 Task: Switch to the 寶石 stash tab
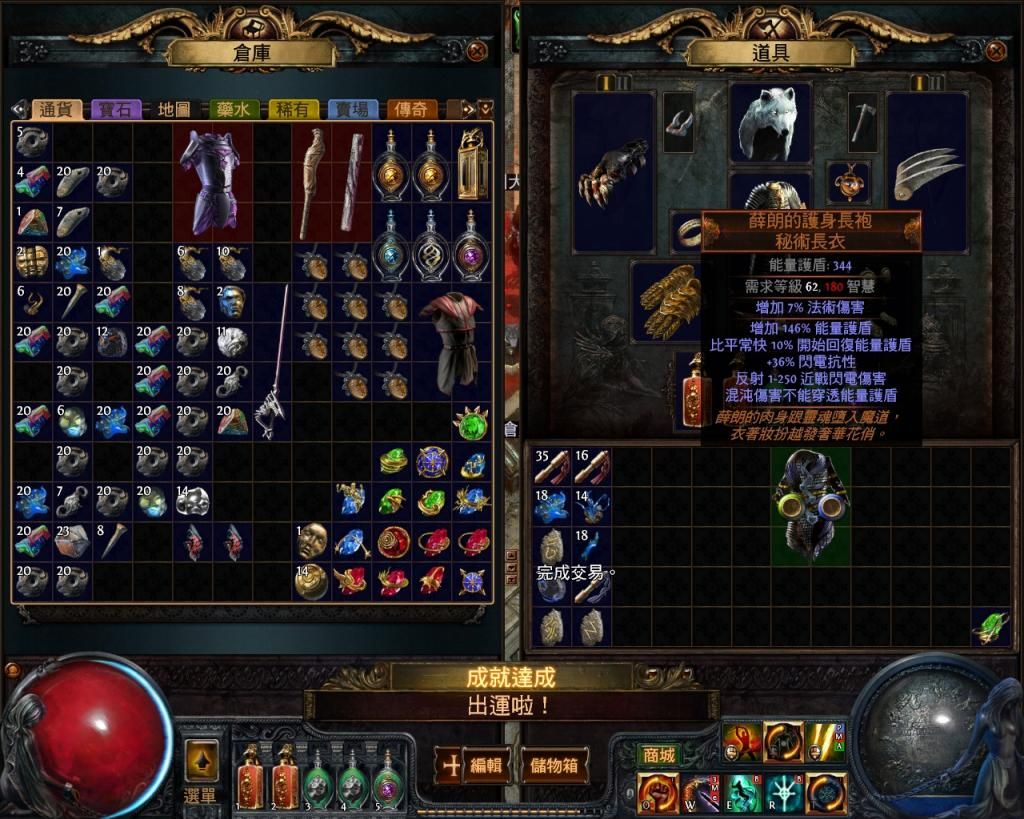tap(117, 109)
